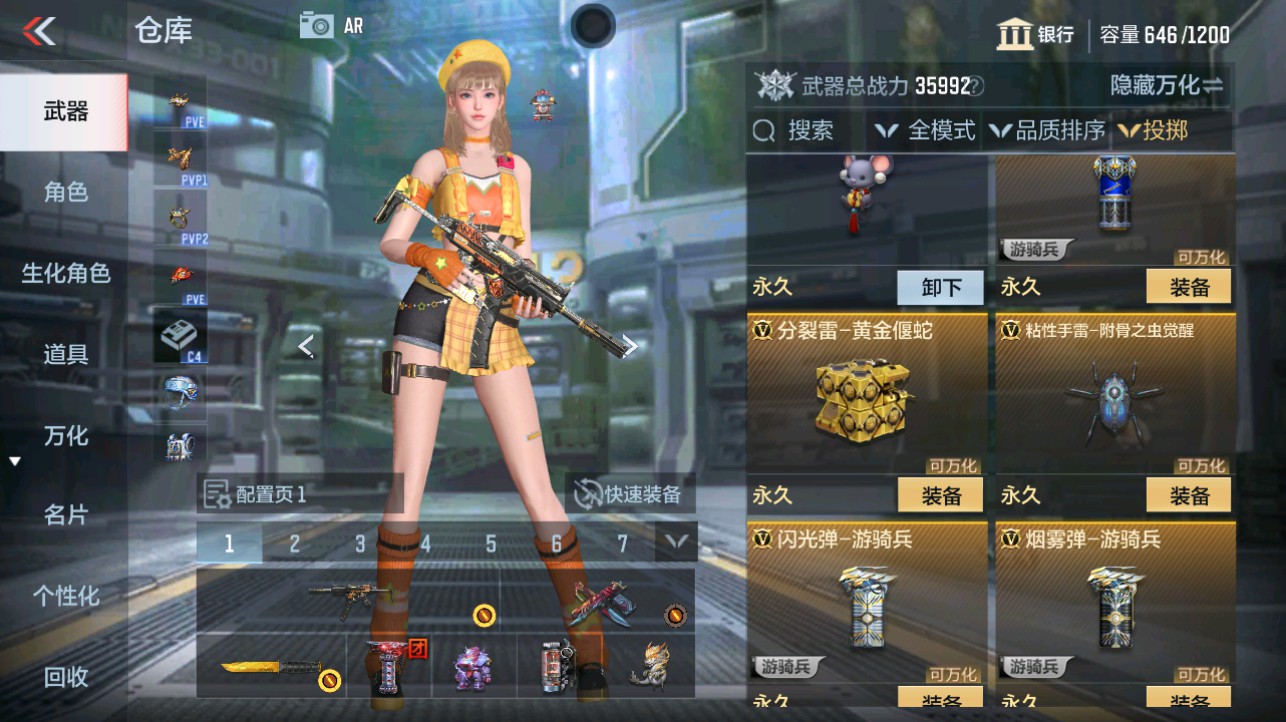Image resolution: width=1286 pixels, height=722 pixels.
Task: Tap the 搜索 search magnifier icon
Action: click(766, 131)
